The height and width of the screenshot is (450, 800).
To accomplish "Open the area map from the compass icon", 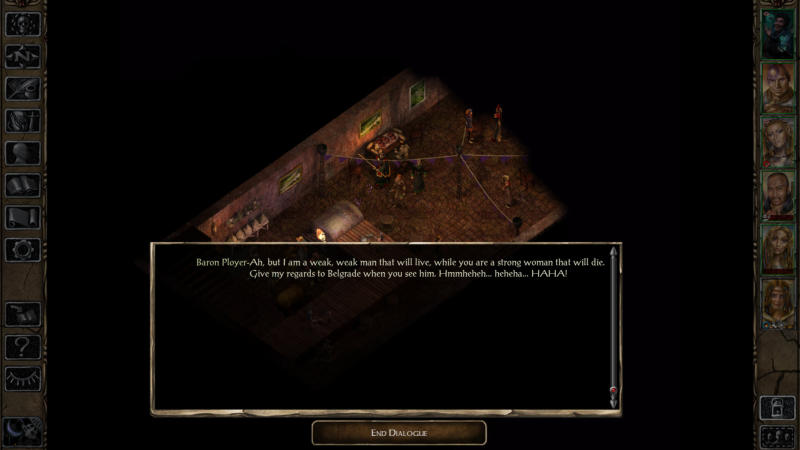I will point(22,54).
